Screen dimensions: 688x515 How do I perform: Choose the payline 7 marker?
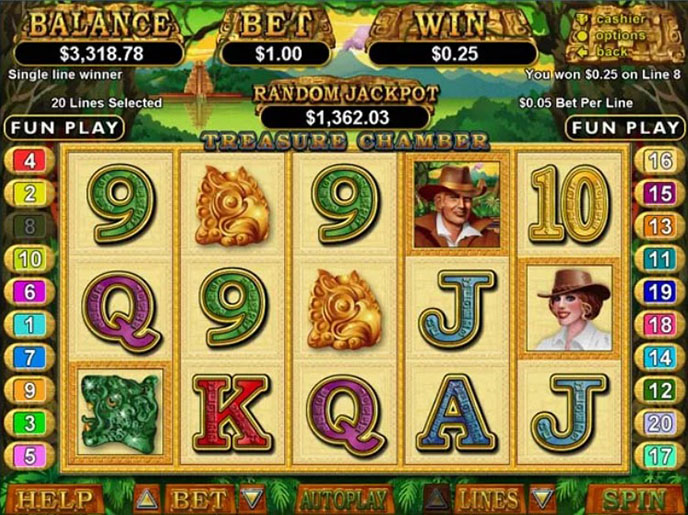[29, 357]
